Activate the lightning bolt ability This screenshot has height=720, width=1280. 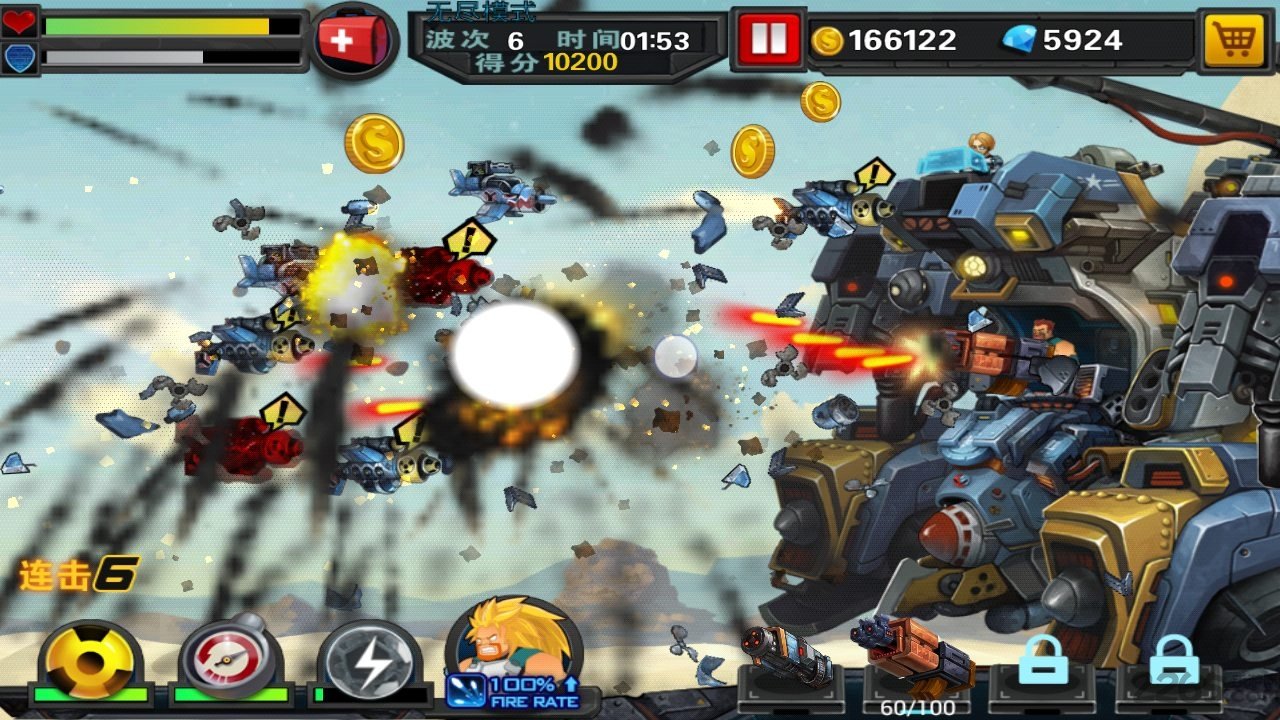pos(368,660)
